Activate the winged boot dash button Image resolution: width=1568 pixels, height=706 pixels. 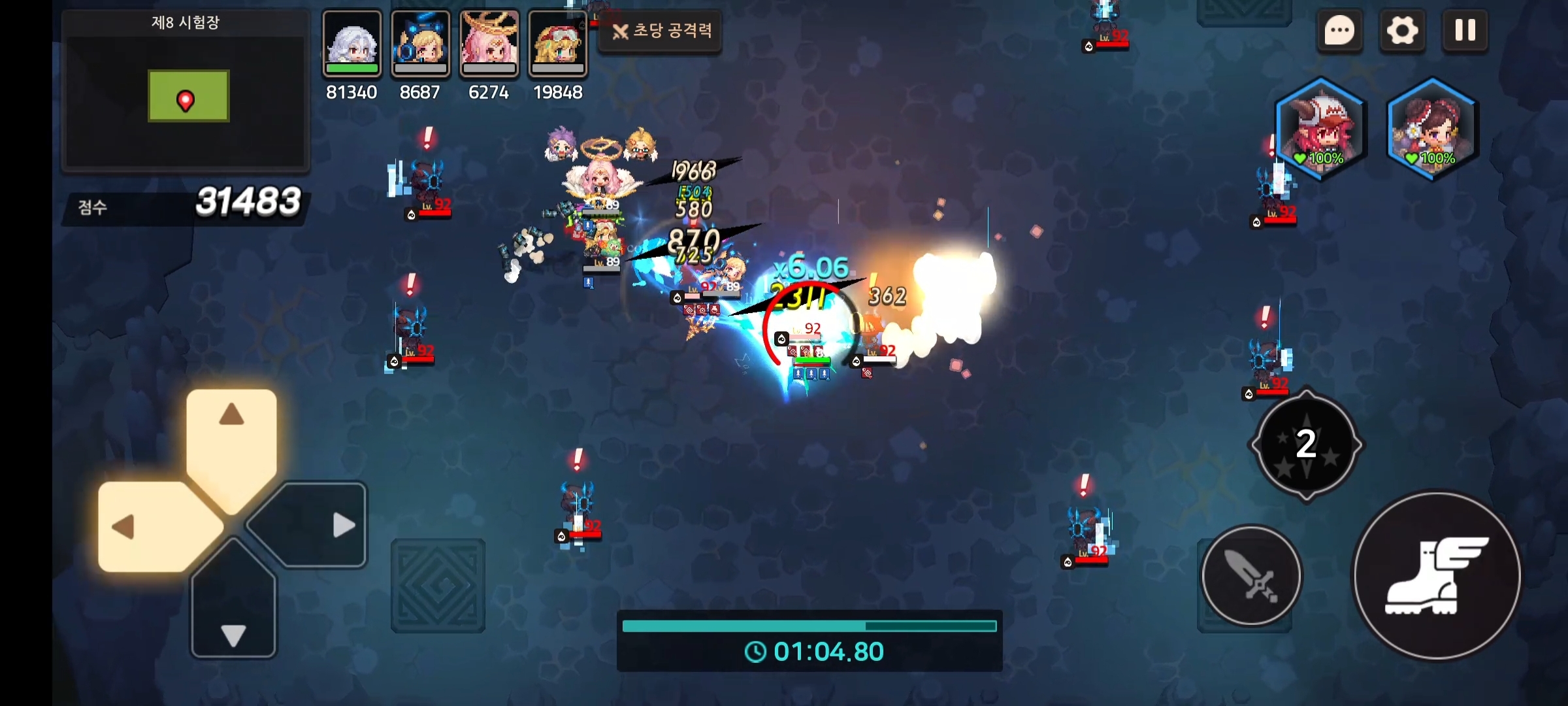click(1437, 576)
